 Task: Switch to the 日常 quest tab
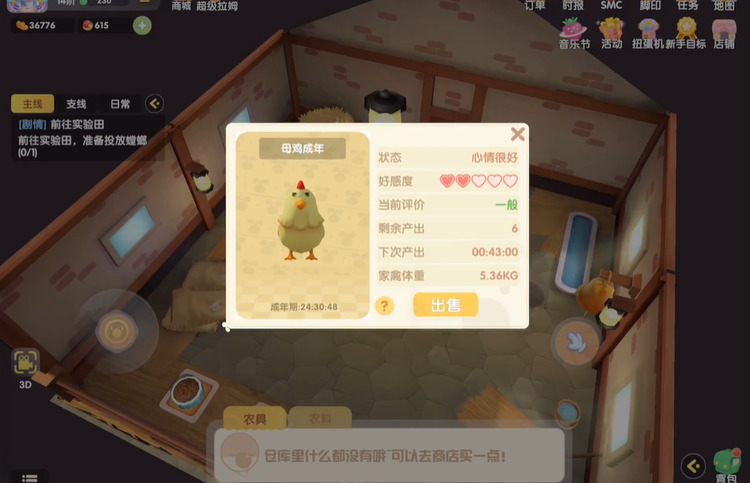pos(119,104)
